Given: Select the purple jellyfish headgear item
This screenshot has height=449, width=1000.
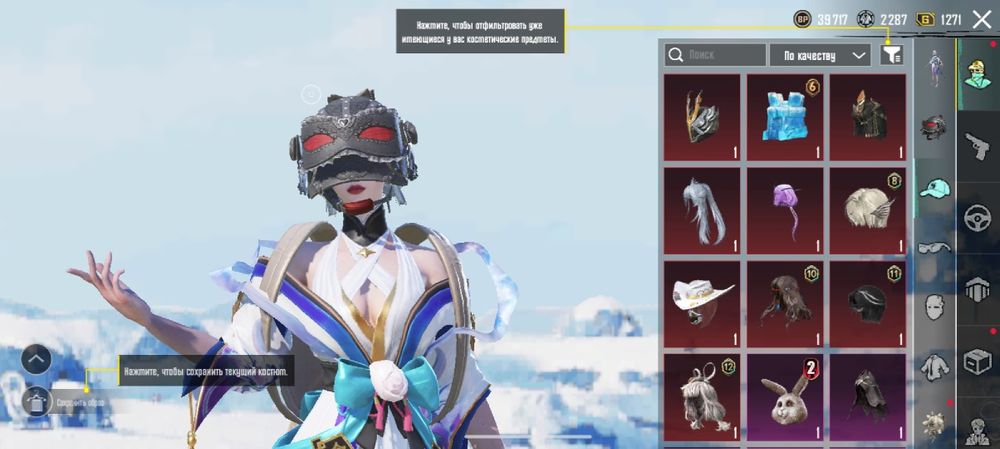Looking at the screenshot, I should click(785, 211).
